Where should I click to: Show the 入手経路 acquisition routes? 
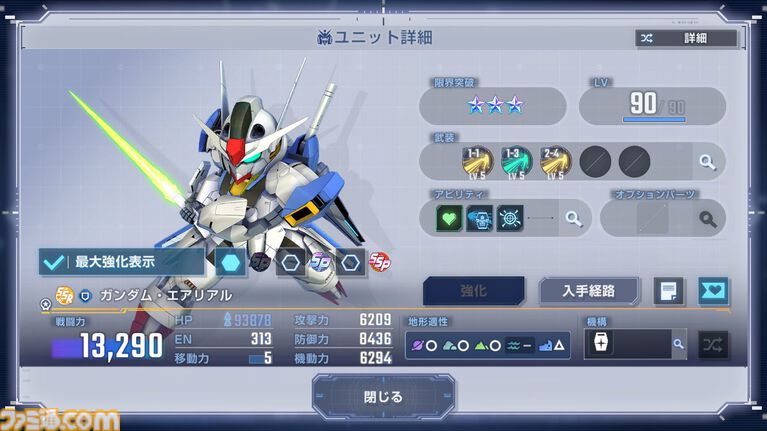point(589,291)
